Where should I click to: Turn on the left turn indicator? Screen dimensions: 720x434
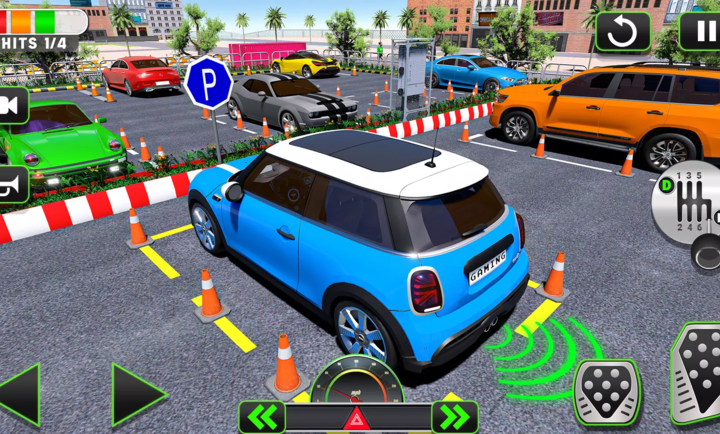(x=262, y=417)
